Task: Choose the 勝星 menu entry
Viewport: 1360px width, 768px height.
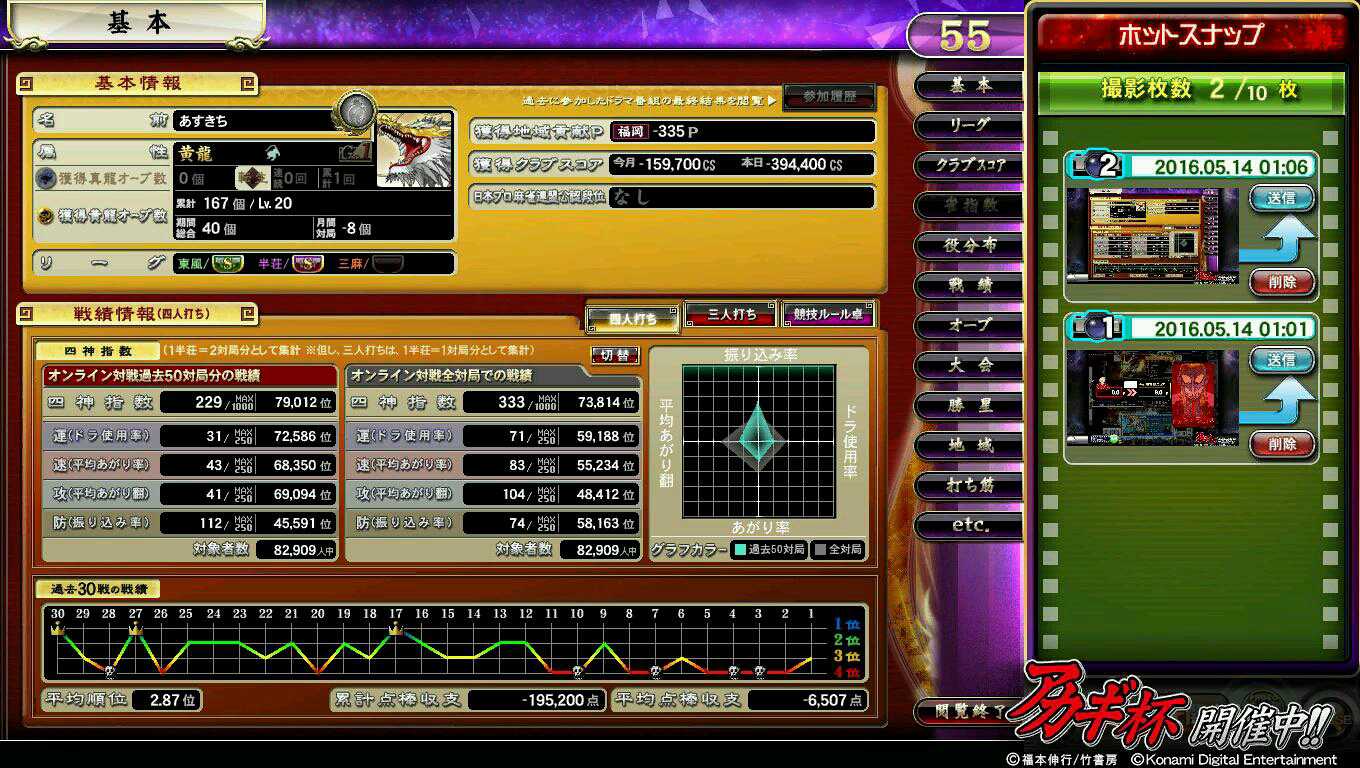Action: coord(968,405)
